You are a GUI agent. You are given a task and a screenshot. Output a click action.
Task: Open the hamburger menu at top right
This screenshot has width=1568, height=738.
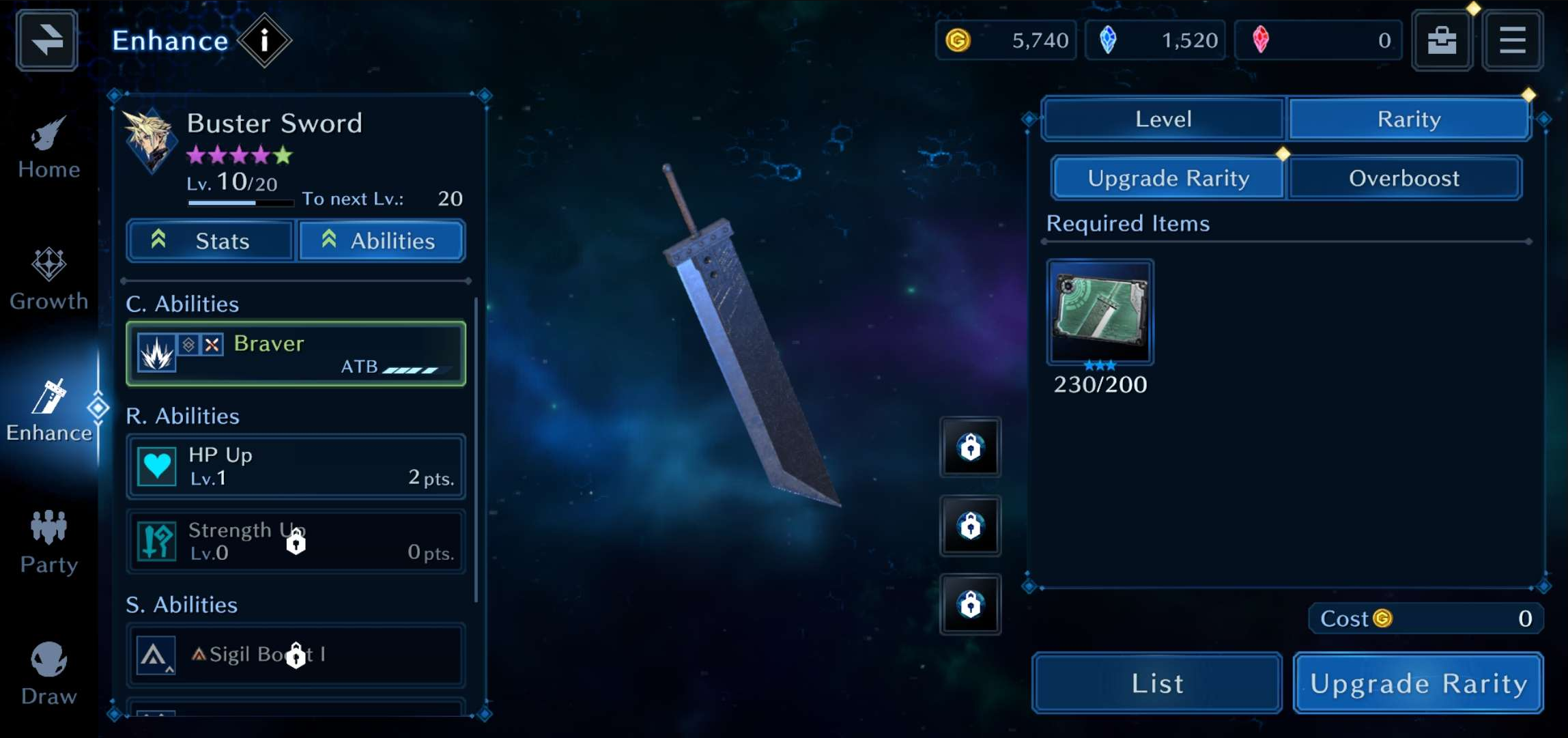pos(1513,40)
